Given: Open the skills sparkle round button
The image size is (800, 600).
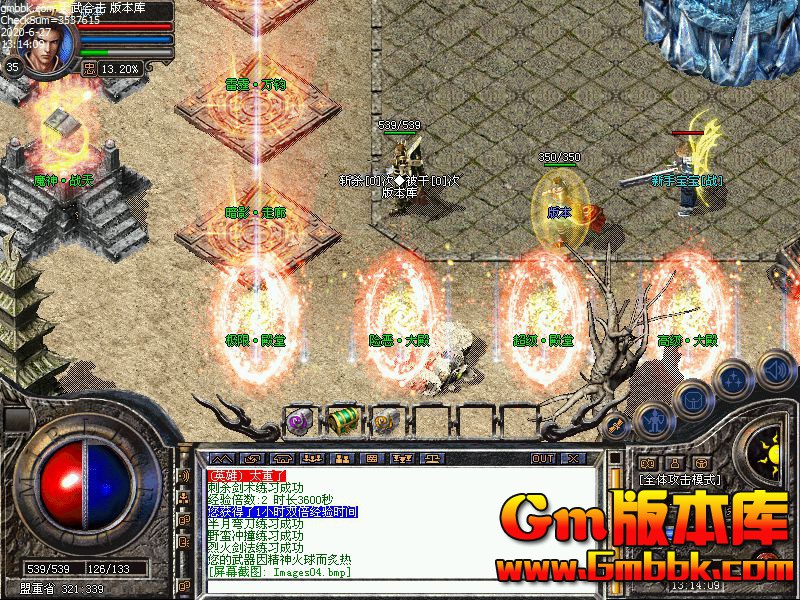Looking at the screenshot, I should [x=734, y=379].
